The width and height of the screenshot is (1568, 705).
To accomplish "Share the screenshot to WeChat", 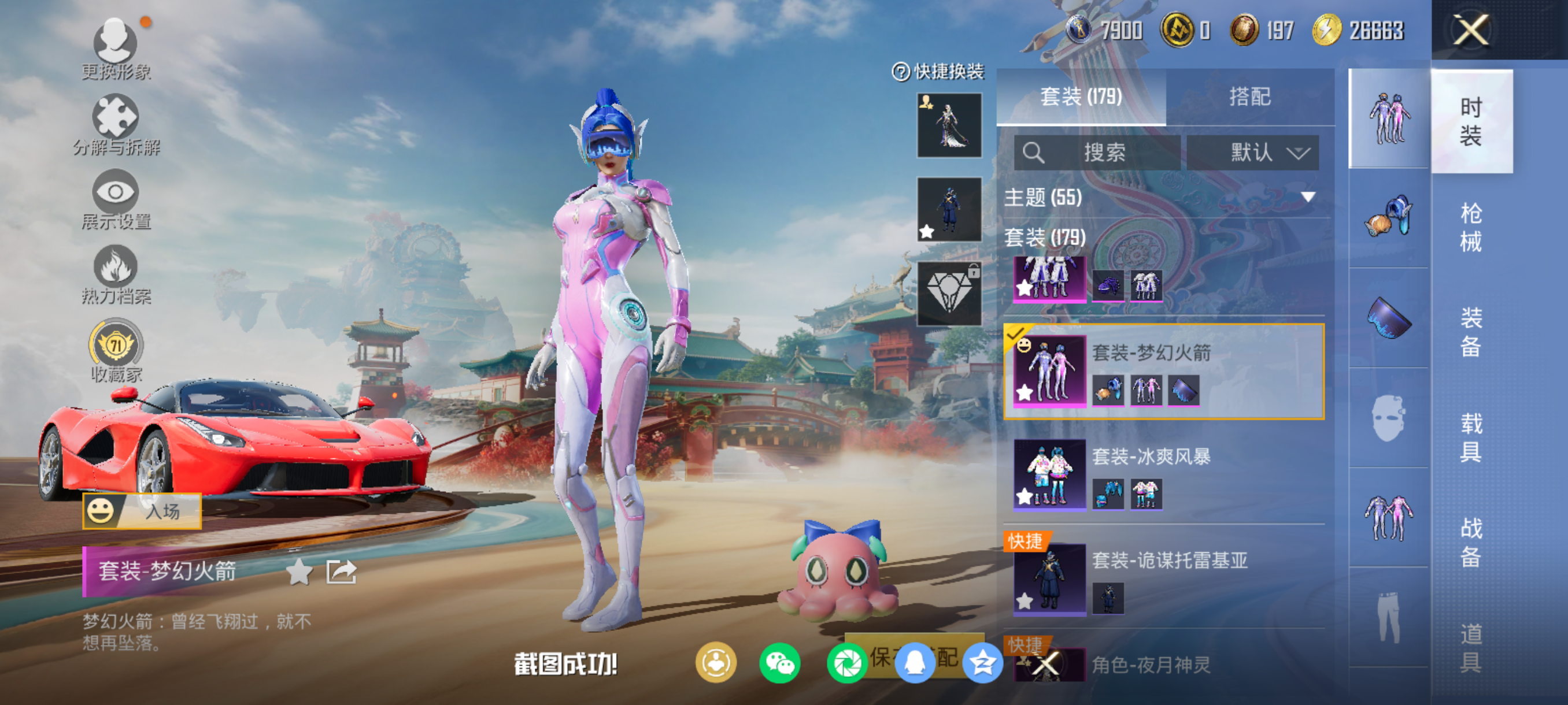I will [x=779, y=663].
